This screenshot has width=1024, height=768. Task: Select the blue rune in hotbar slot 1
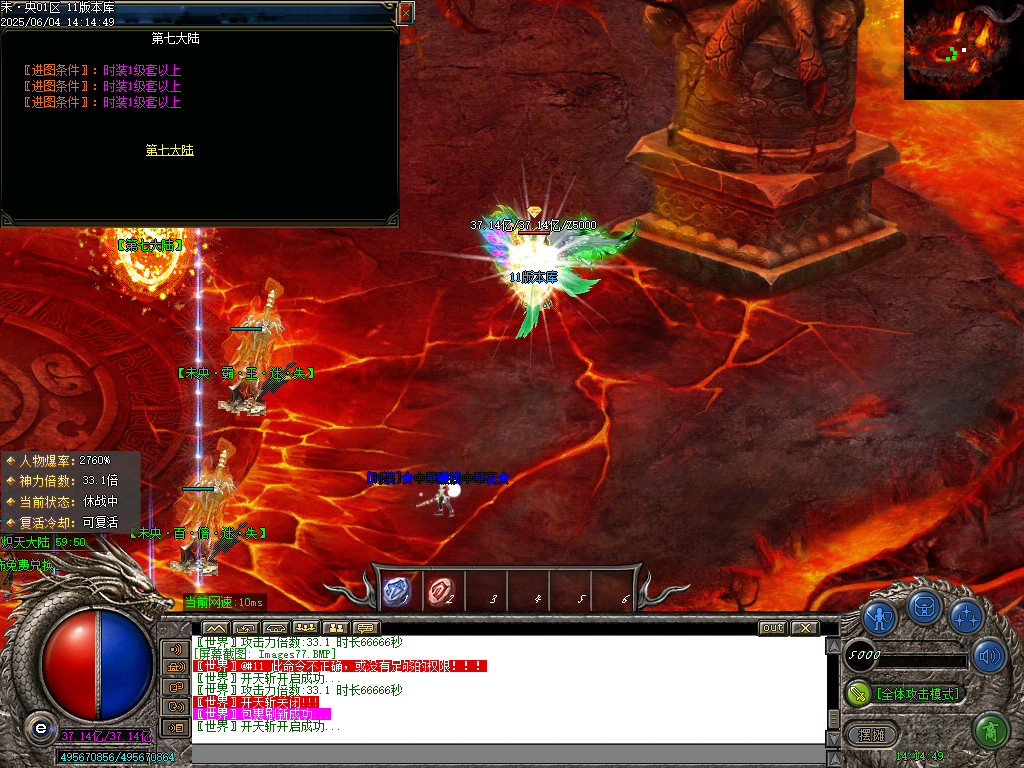tap(397, 592)
